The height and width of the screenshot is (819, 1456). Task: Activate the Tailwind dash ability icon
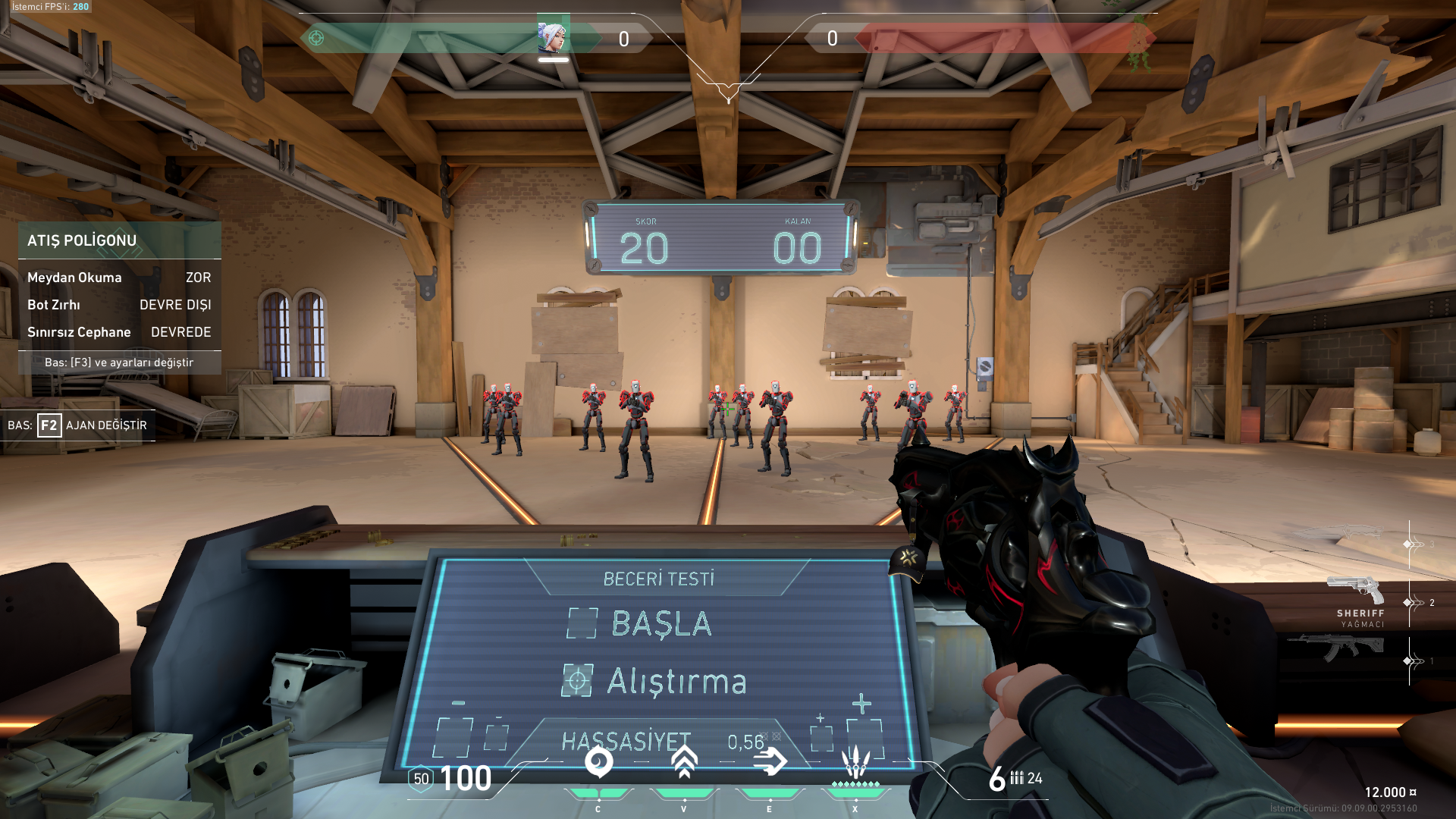(x=770, y=762)
